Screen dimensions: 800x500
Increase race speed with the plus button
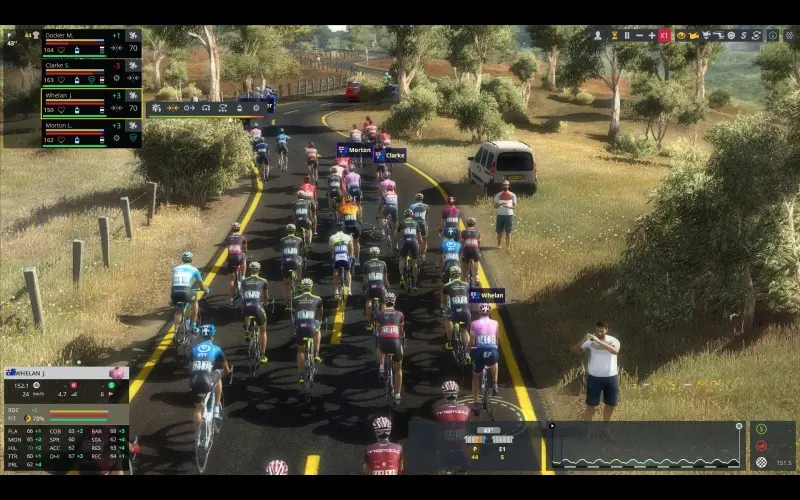(x=651, y=35)
